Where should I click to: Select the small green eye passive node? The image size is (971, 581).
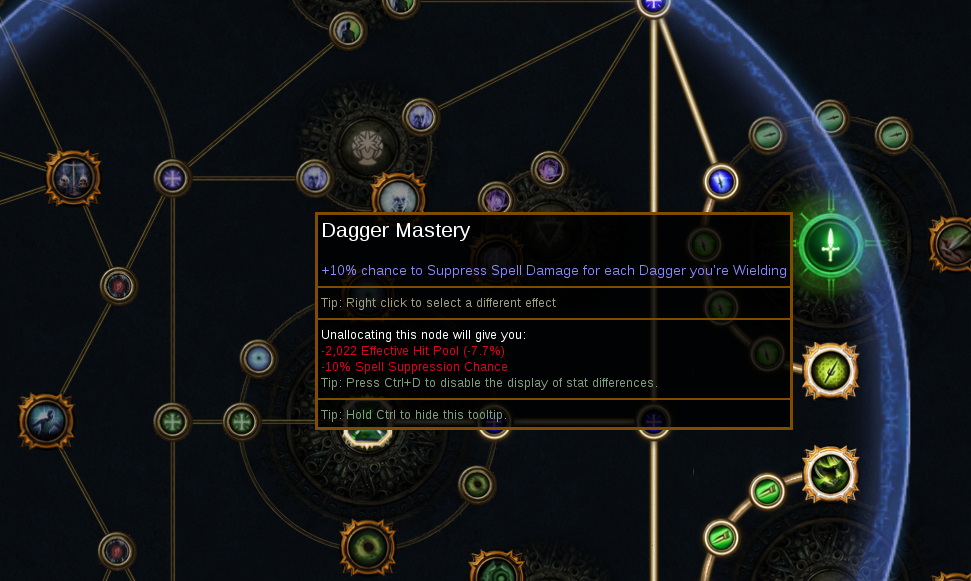click(477, 484)
